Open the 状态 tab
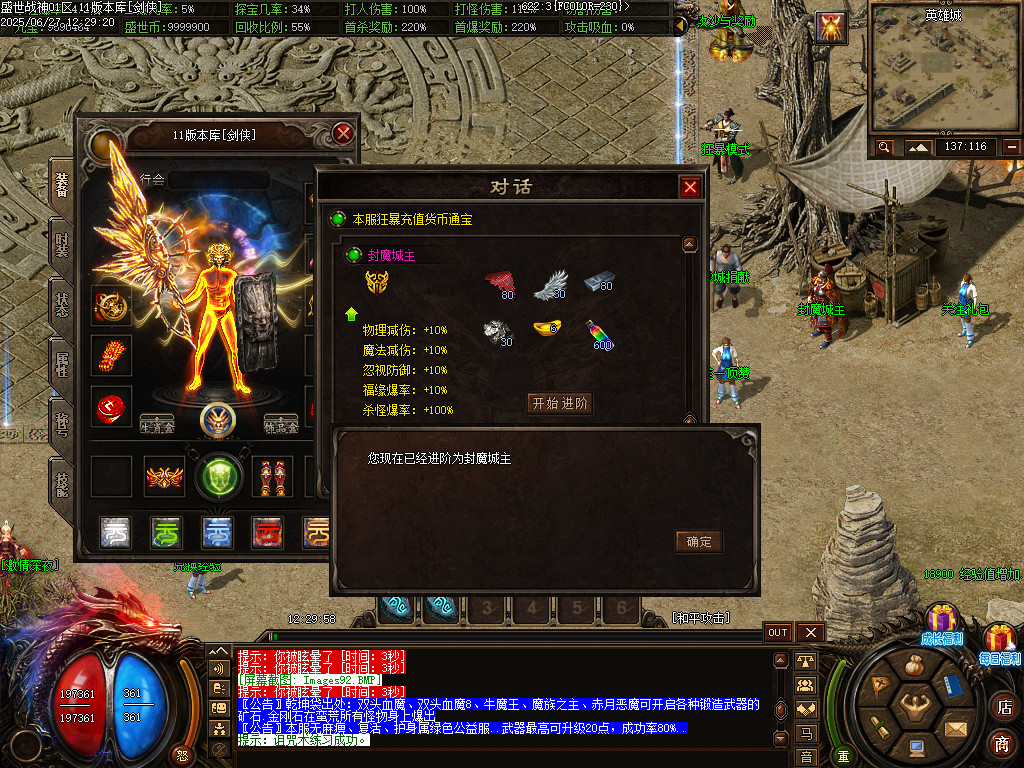The width and height of the screenshot is (1024, 768). [x=62, y=305]
